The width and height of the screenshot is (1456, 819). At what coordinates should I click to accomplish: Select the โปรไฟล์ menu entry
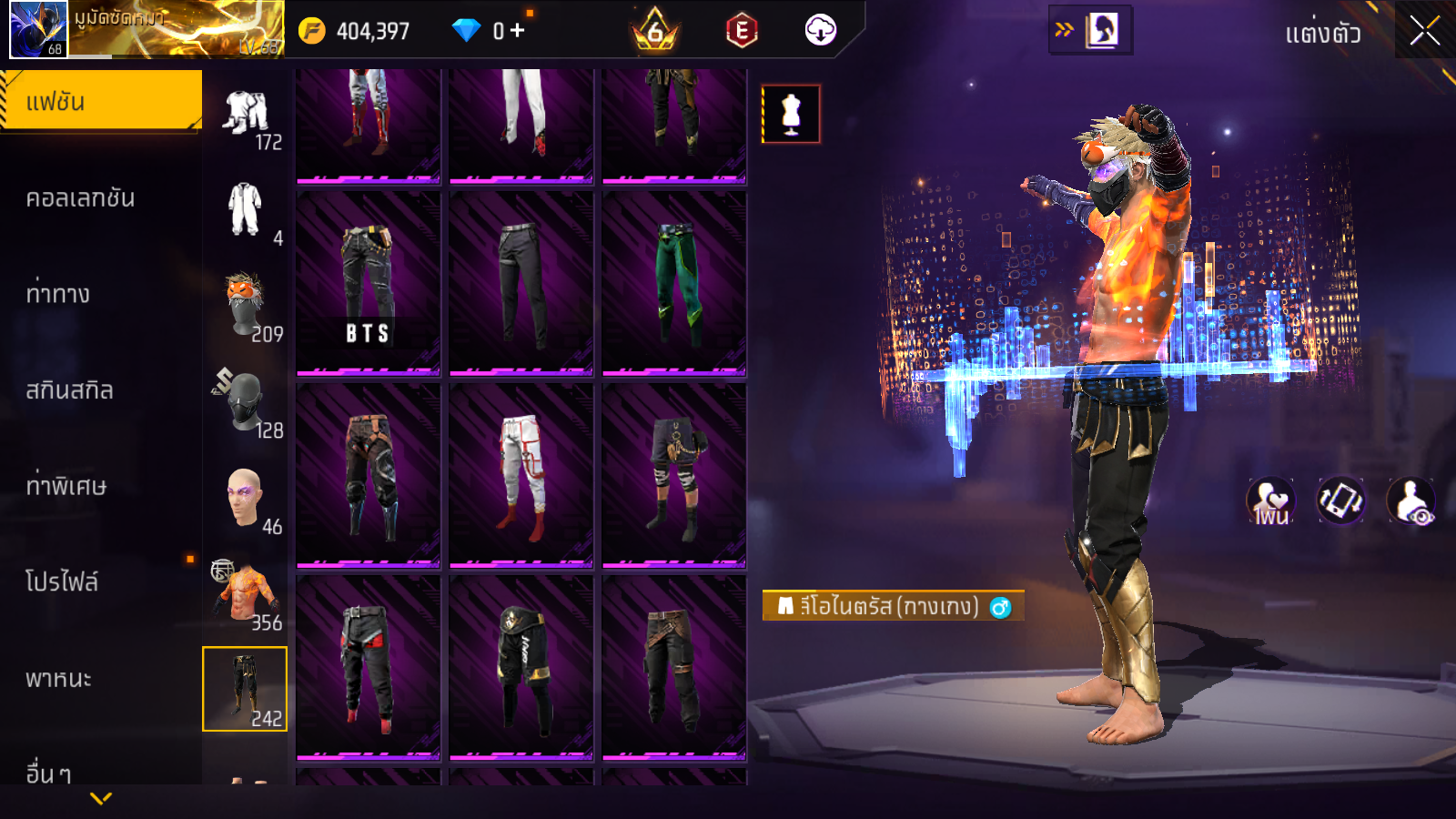(x=62, y=582)
